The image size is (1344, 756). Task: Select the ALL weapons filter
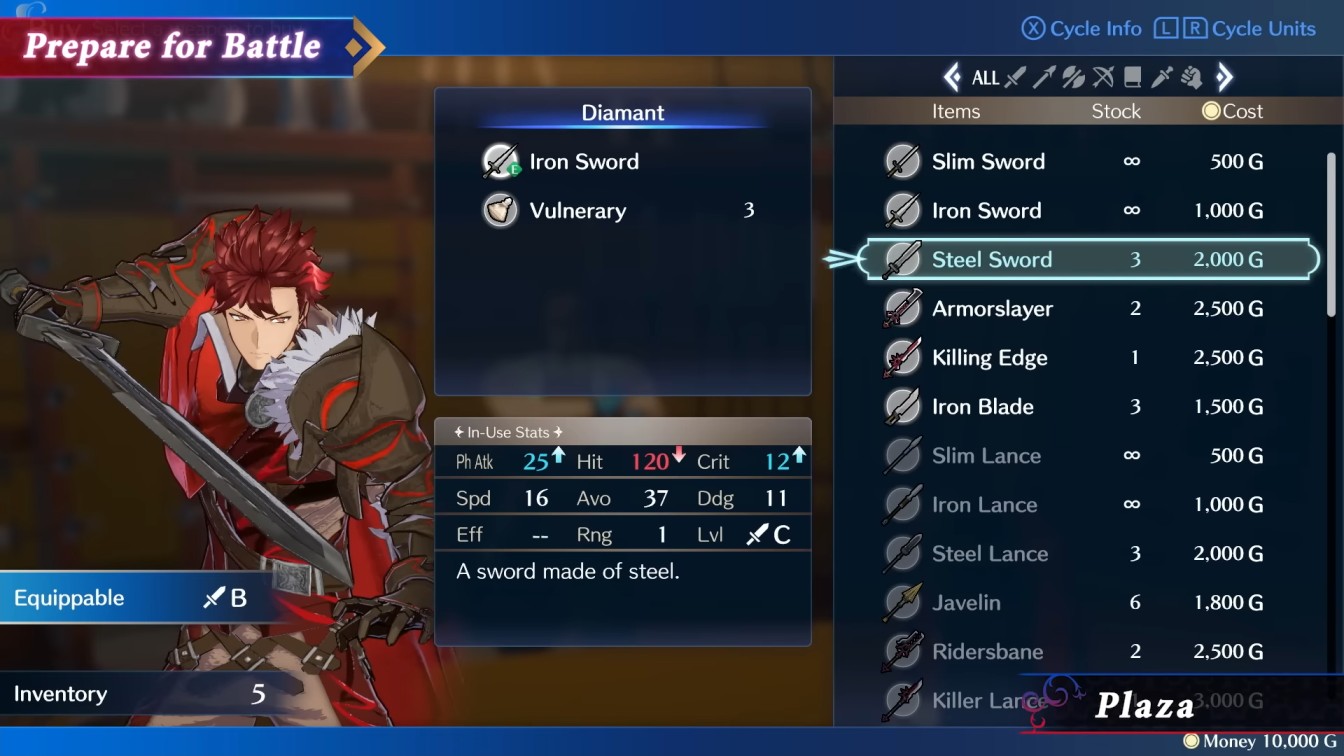pyautogui.click(x=986, y=77)
